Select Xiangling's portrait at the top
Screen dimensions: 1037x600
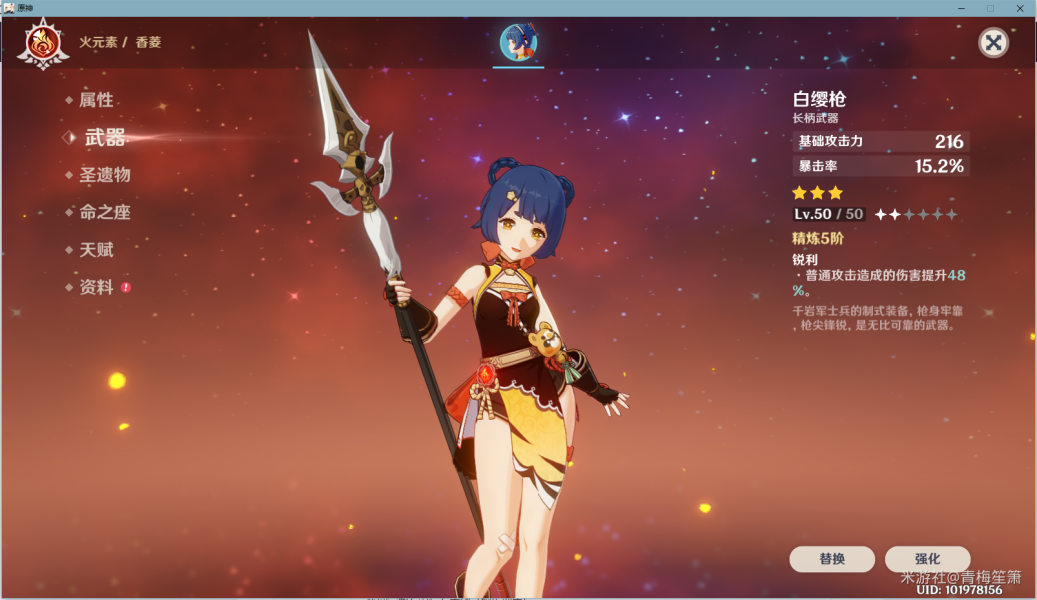coord(518,42)
